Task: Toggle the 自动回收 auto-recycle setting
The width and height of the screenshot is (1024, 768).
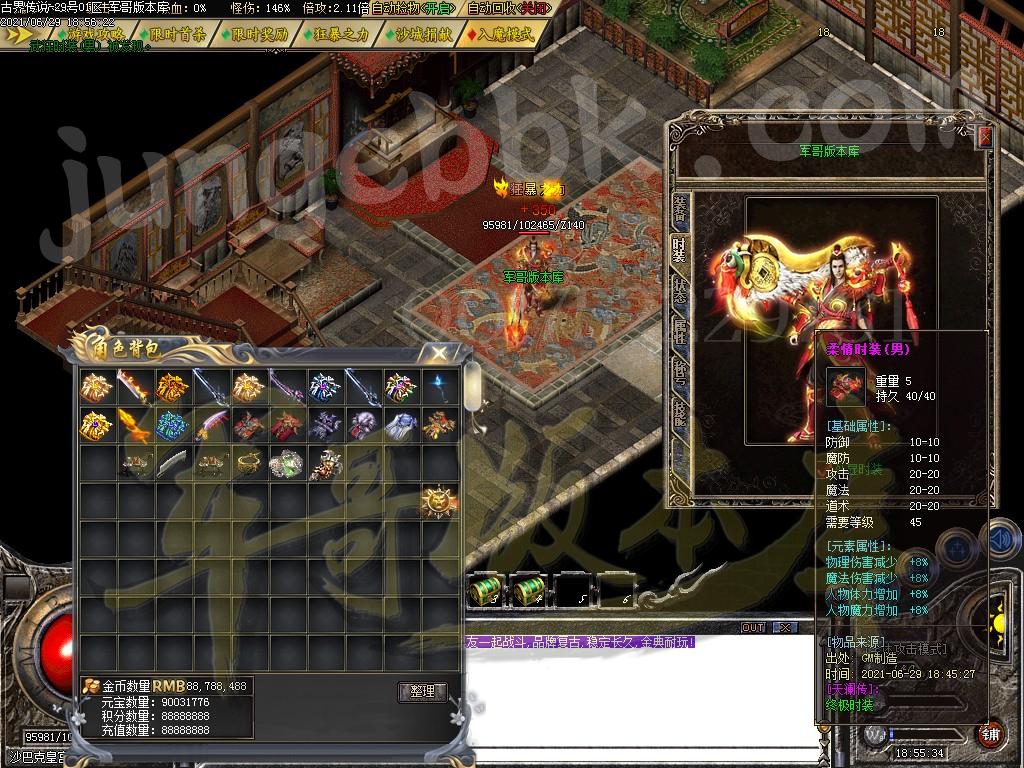Action: (x=508, y=8)
